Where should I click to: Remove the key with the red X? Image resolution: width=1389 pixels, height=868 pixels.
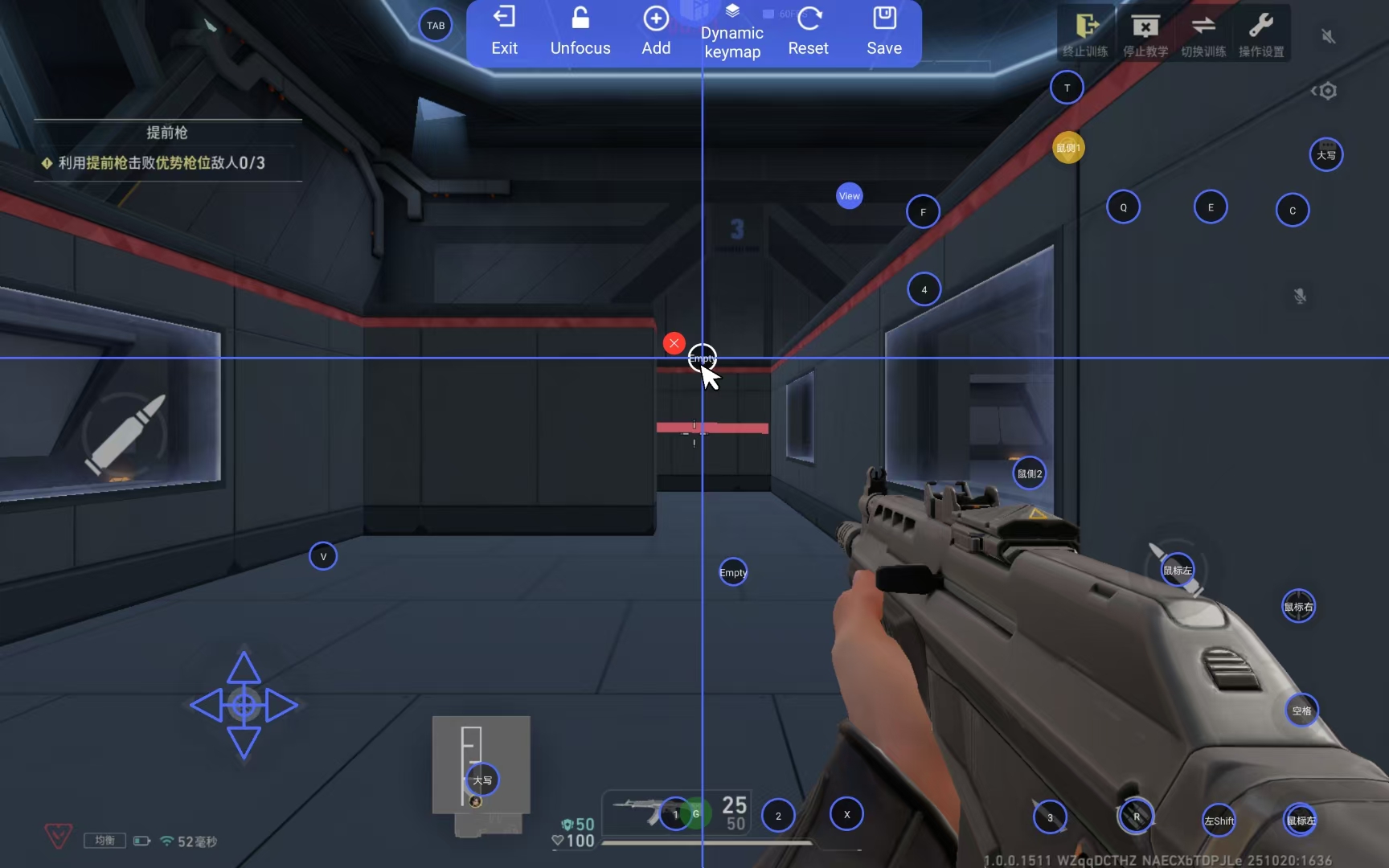coord(674,343)
